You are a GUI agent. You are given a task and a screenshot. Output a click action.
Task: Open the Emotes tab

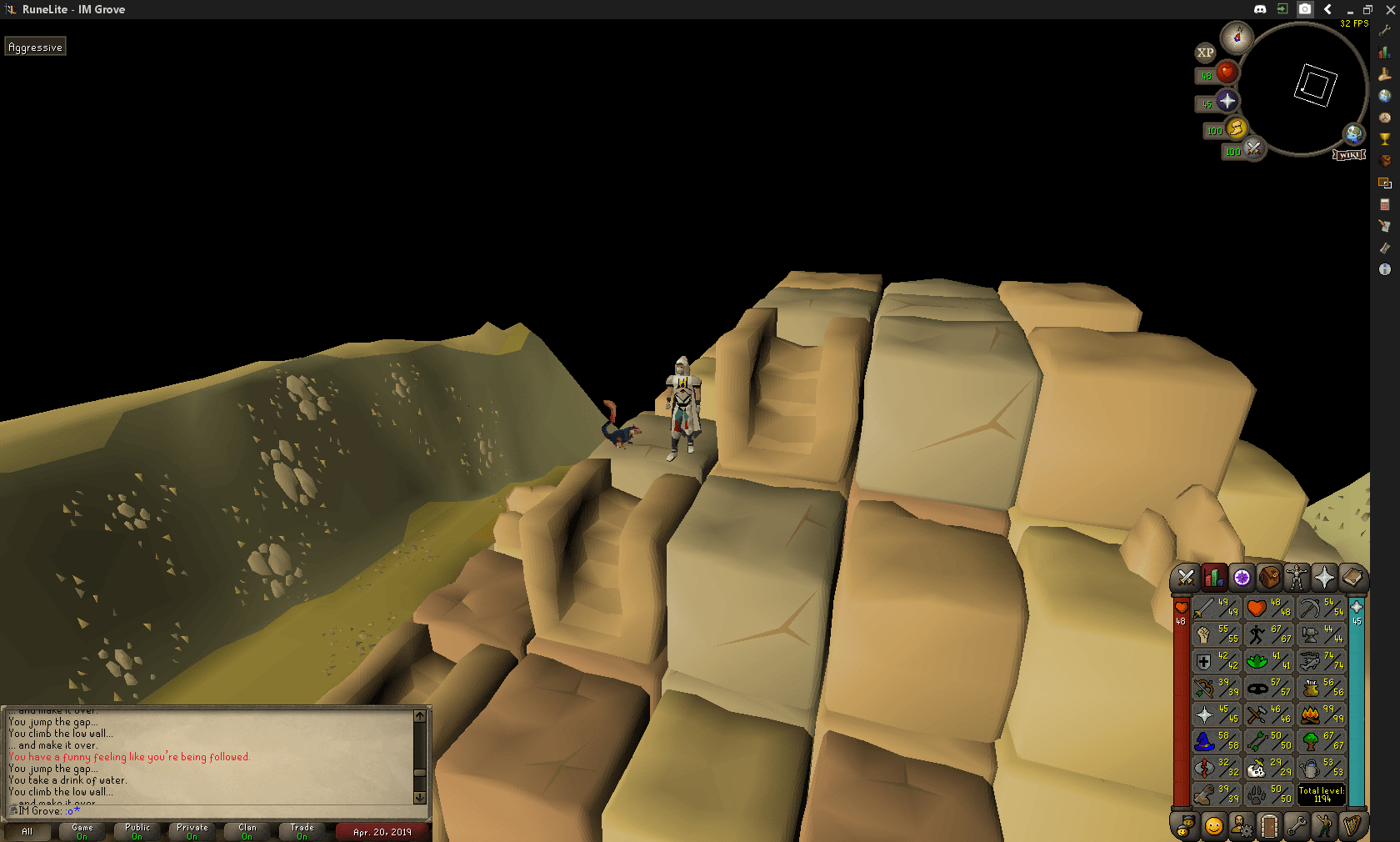pos(1325,826)
